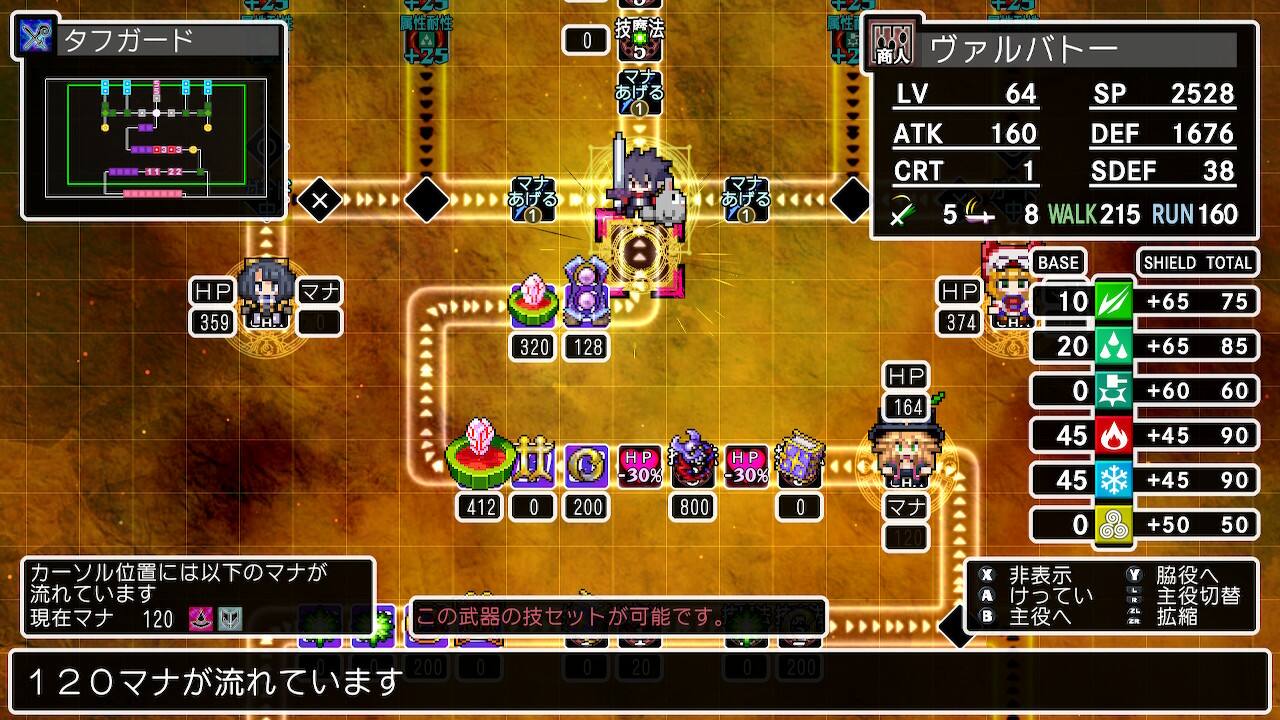Image resolution: width=1280 pixels, height=720 pixels.
Task: Select the golden gate item valued 0
Action: [x=533, y=465]
